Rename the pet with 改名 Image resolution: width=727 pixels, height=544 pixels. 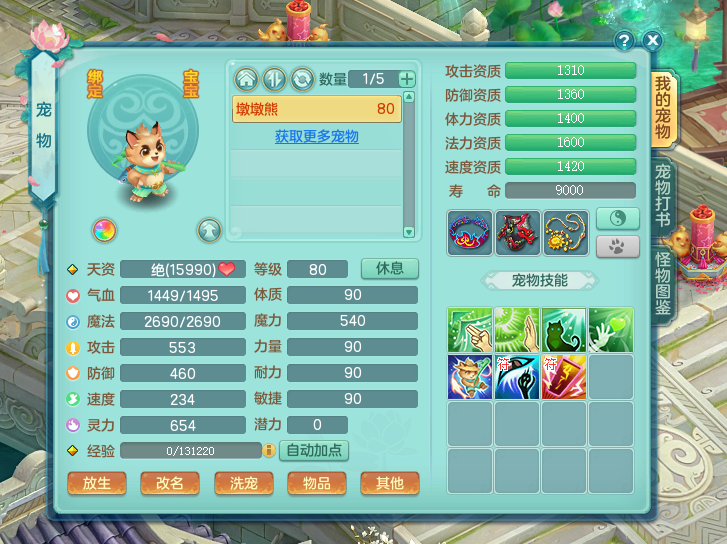(x=170, y=483)
